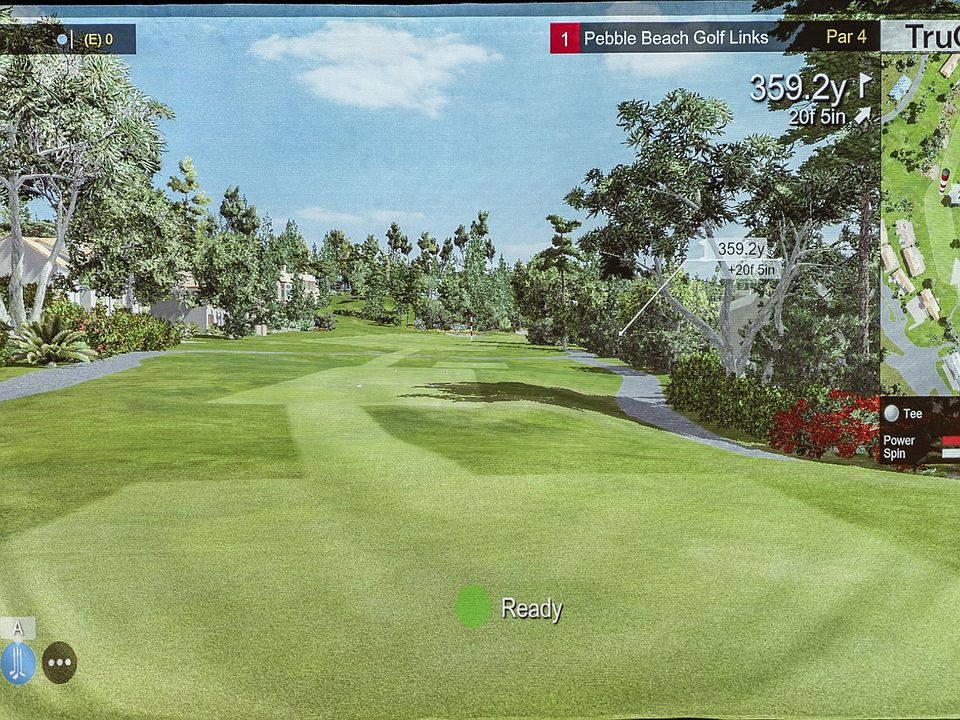Viewport: 960px width, 720px height.
Task: Open the player scorecard panel
Action: [x=68, y=39]
